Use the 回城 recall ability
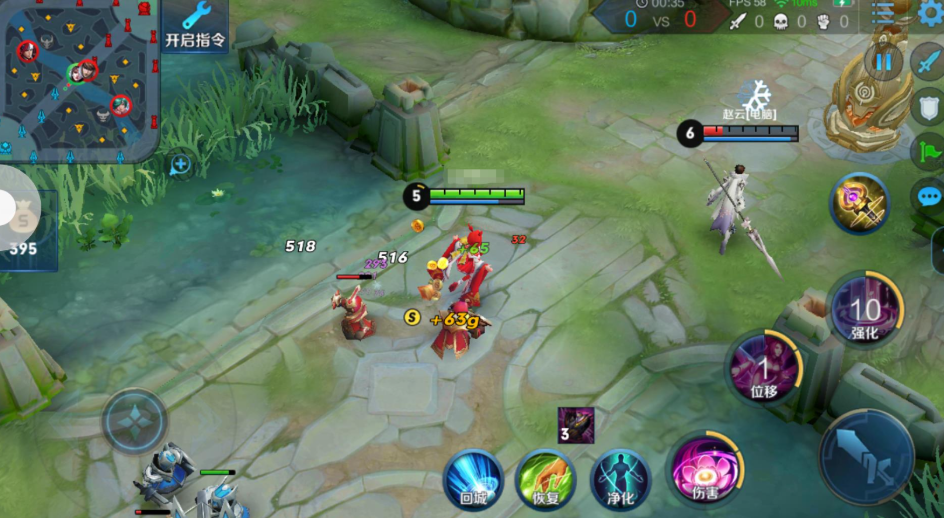The height and width of the screenshot is (518, 944). coord(473,479)
